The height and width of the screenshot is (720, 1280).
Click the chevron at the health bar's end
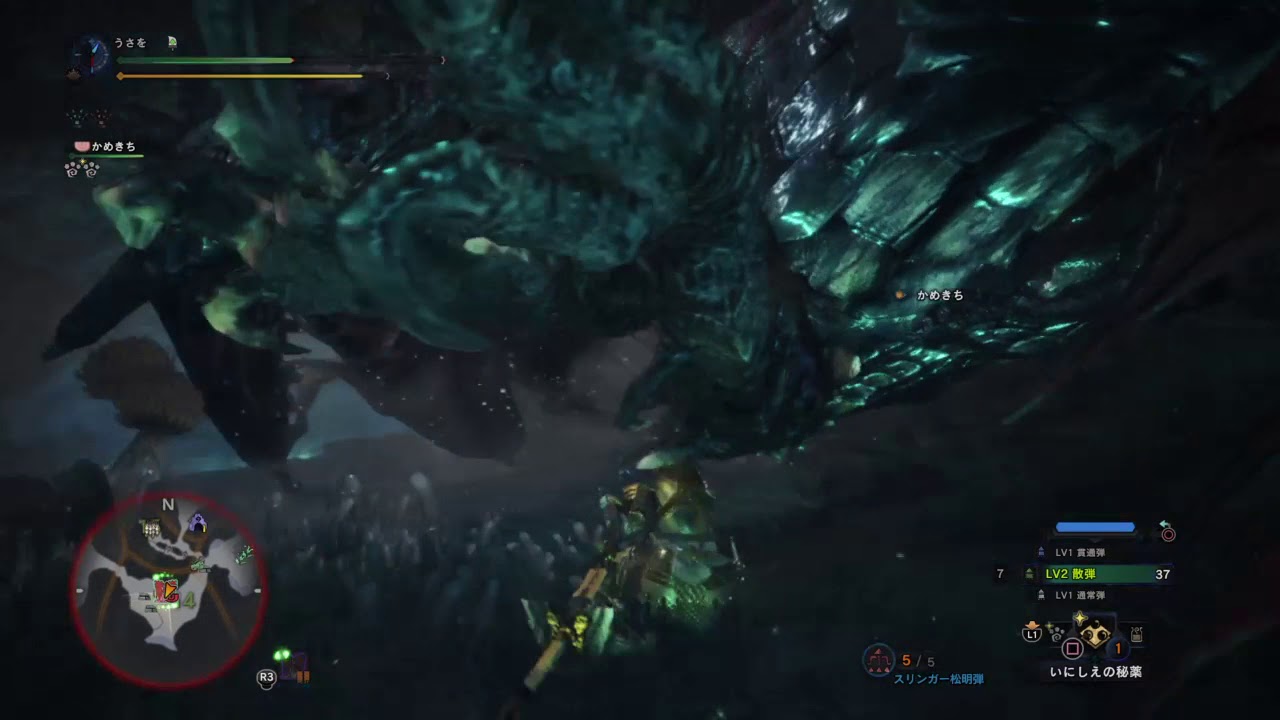(441, 61)
